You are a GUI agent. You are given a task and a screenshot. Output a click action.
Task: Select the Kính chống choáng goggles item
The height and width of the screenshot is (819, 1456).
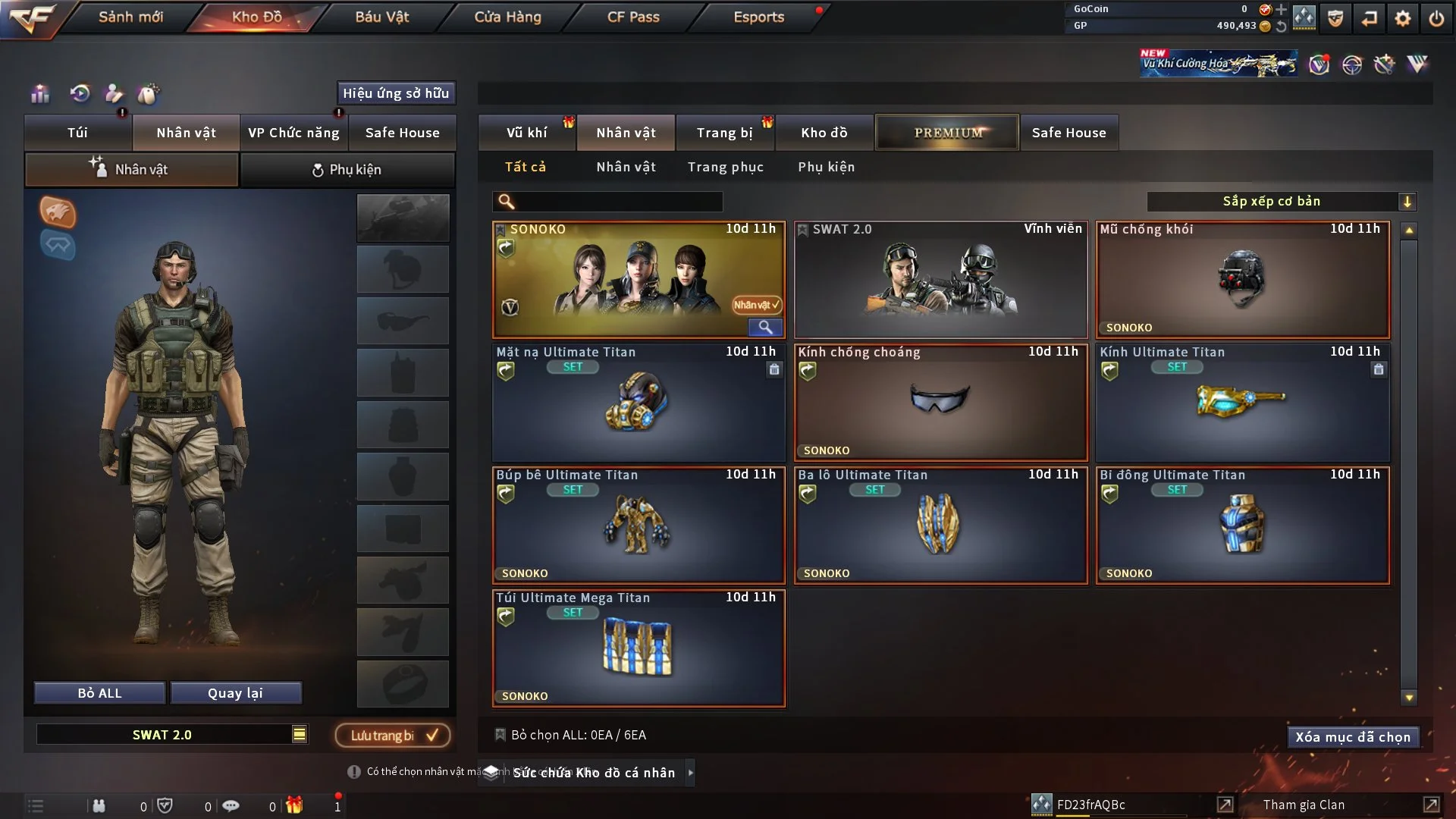[940, 403]
